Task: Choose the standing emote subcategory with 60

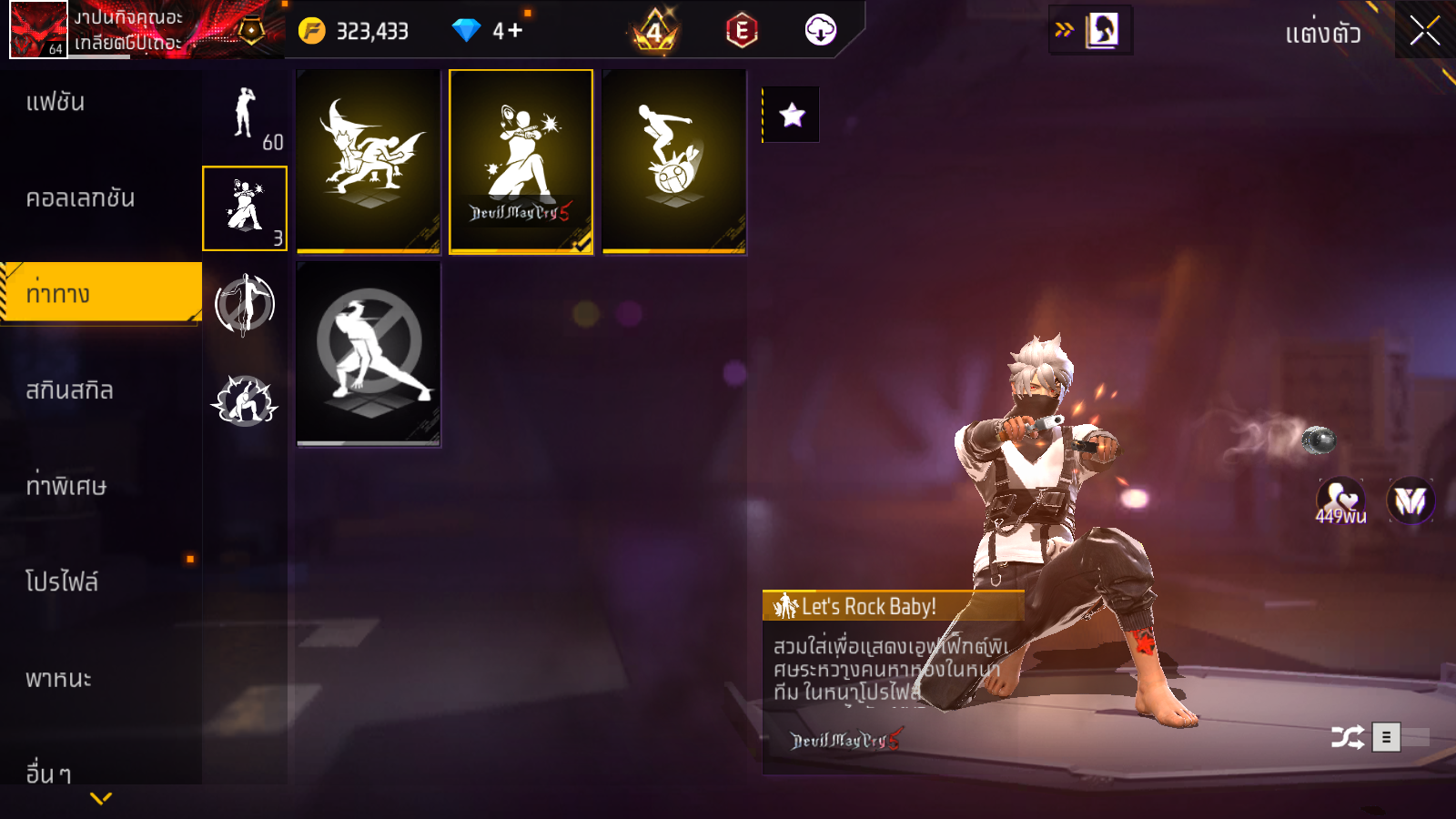Action: tap(245, 114)
